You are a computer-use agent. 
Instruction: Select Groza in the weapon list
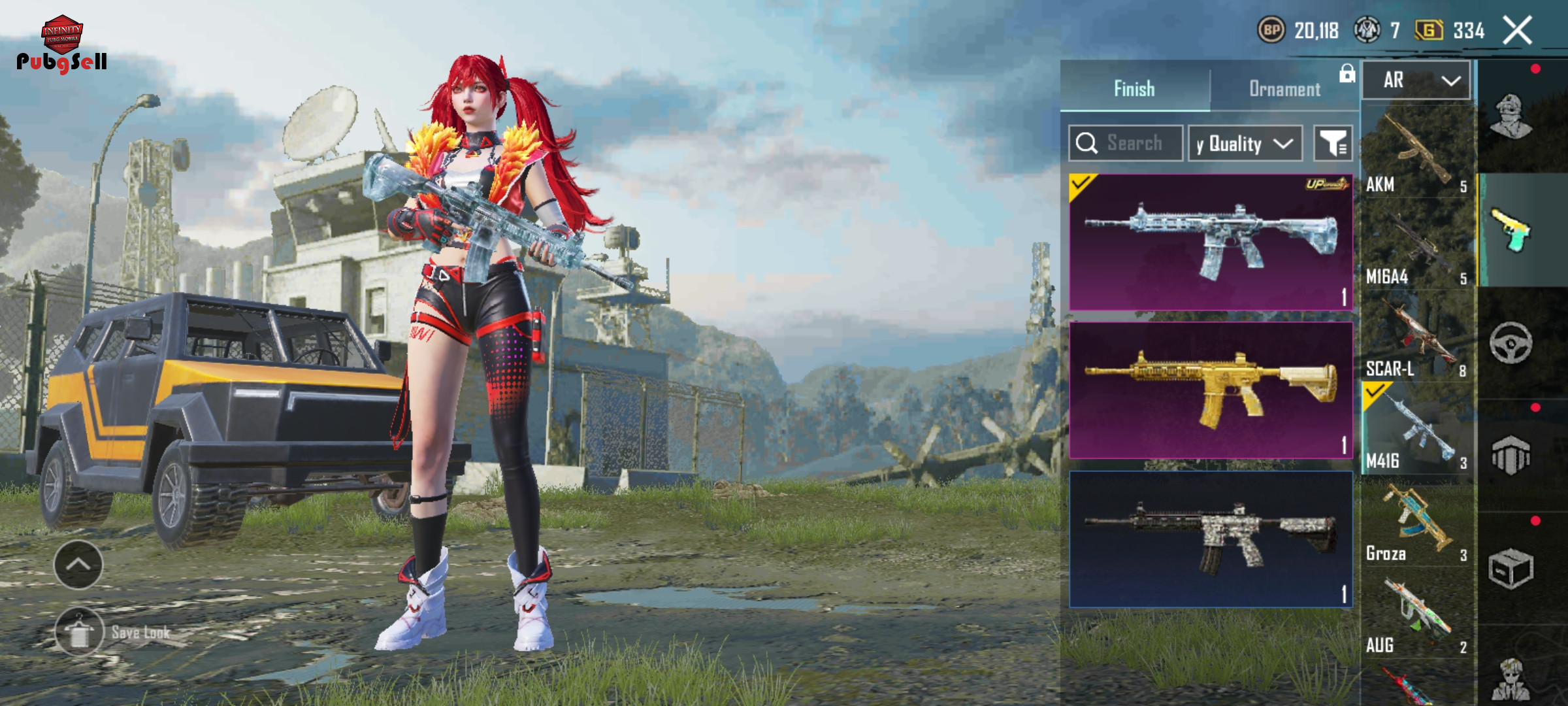1416,524
